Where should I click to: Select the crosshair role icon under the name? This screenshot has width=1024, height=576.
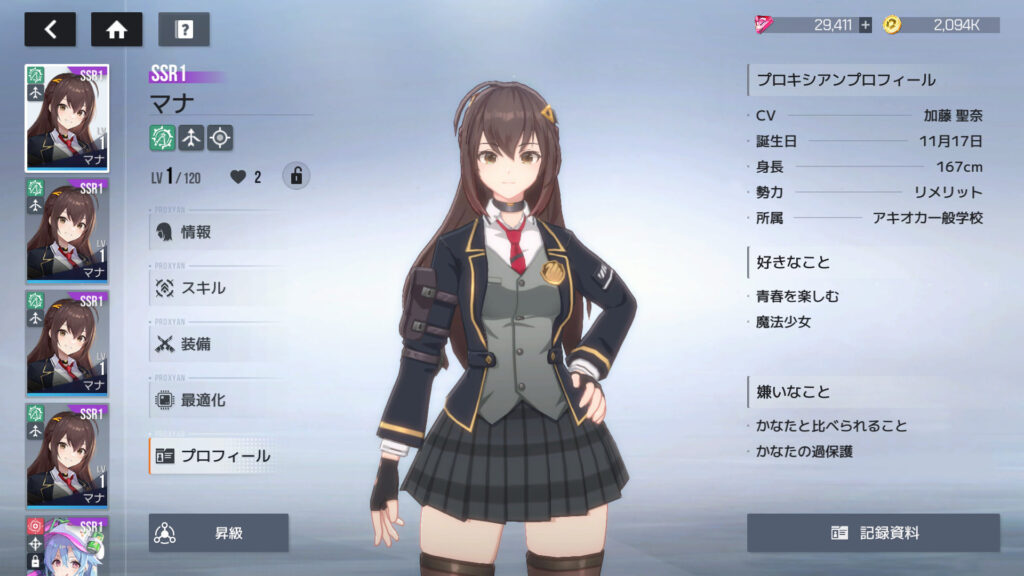(x=220, y=137)
